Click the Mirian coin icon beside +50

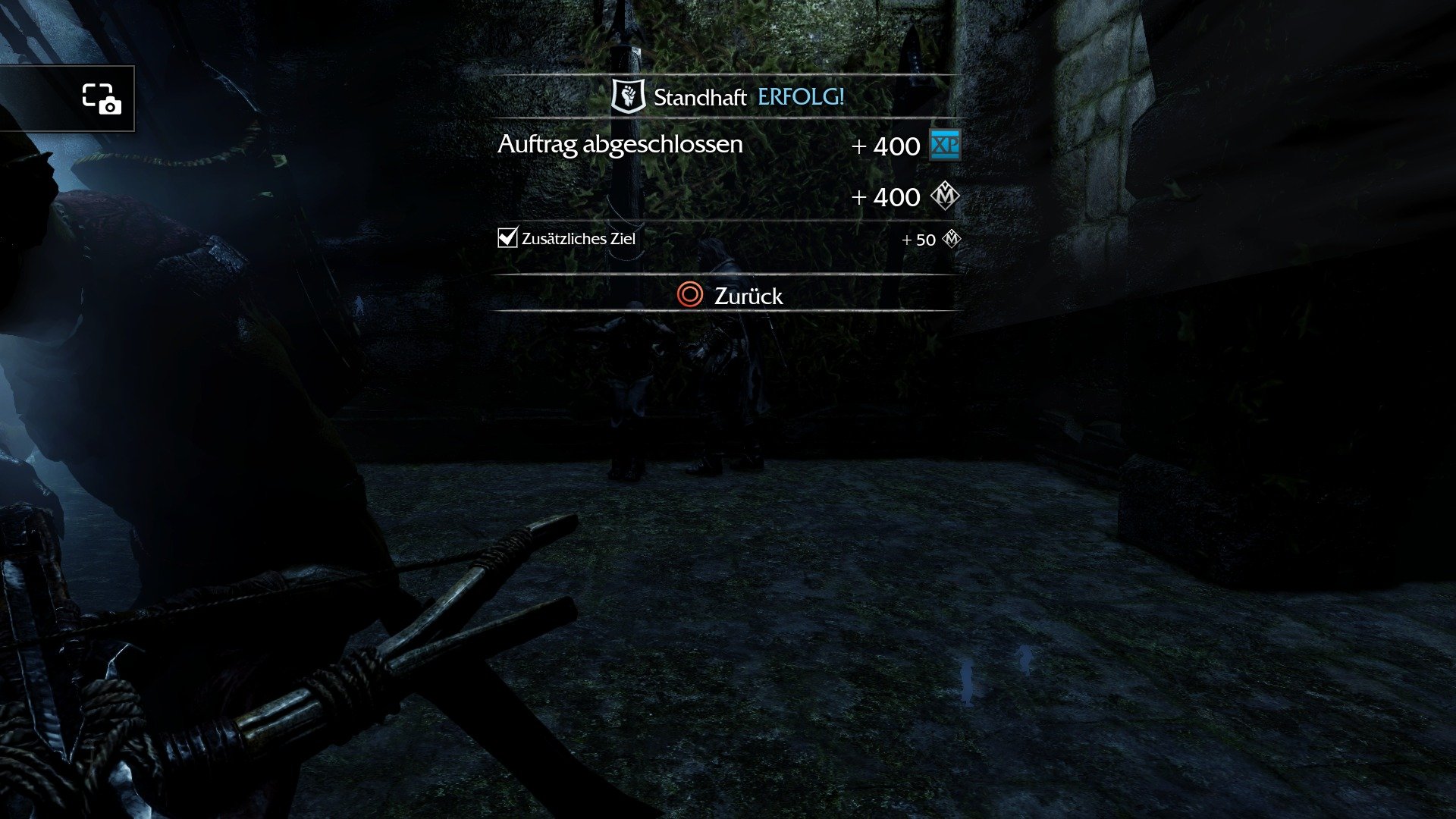pos(953,240)
